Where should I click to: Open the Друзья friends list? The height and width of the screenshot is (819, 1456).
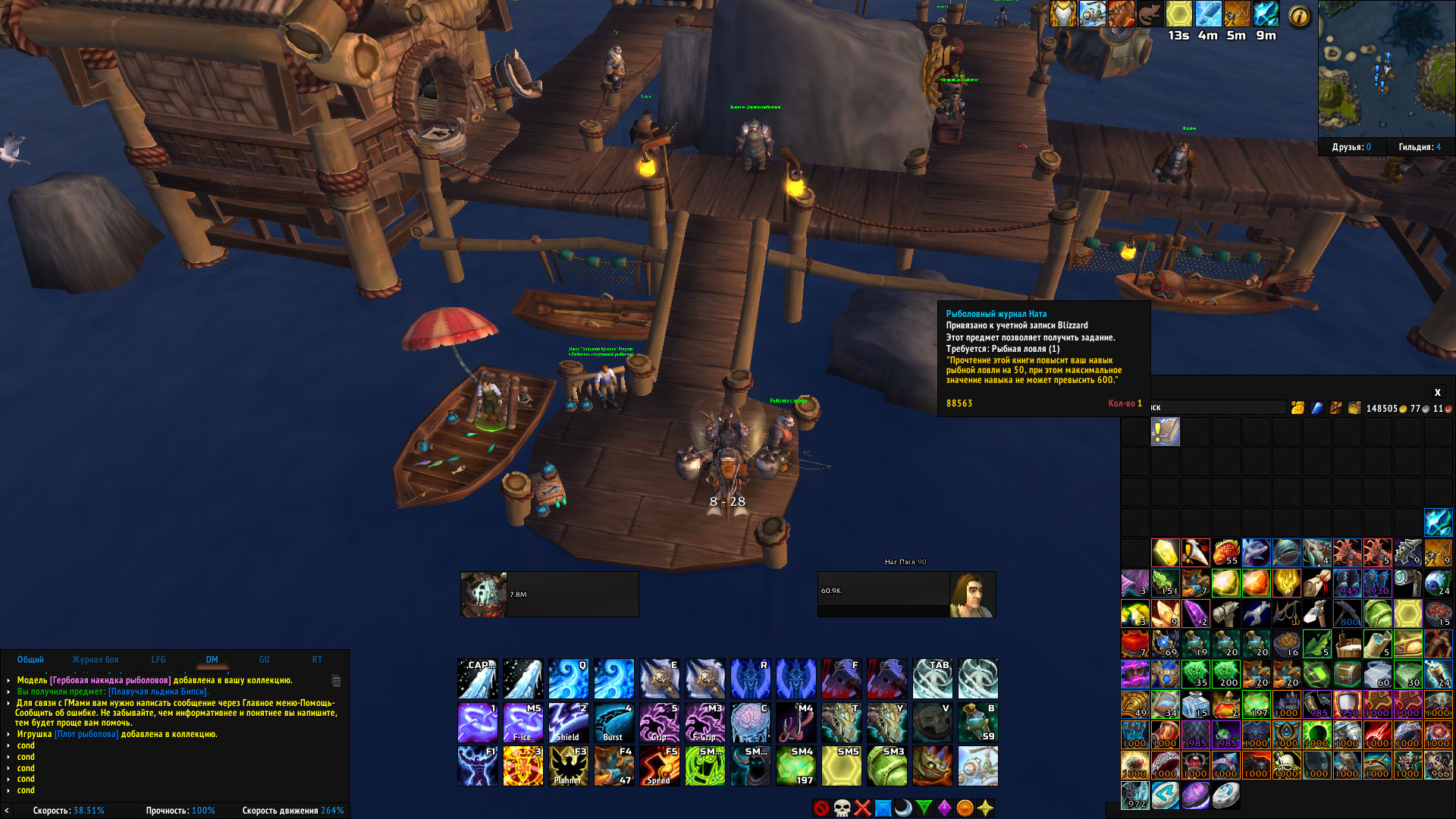click(x=1351, y=147)
